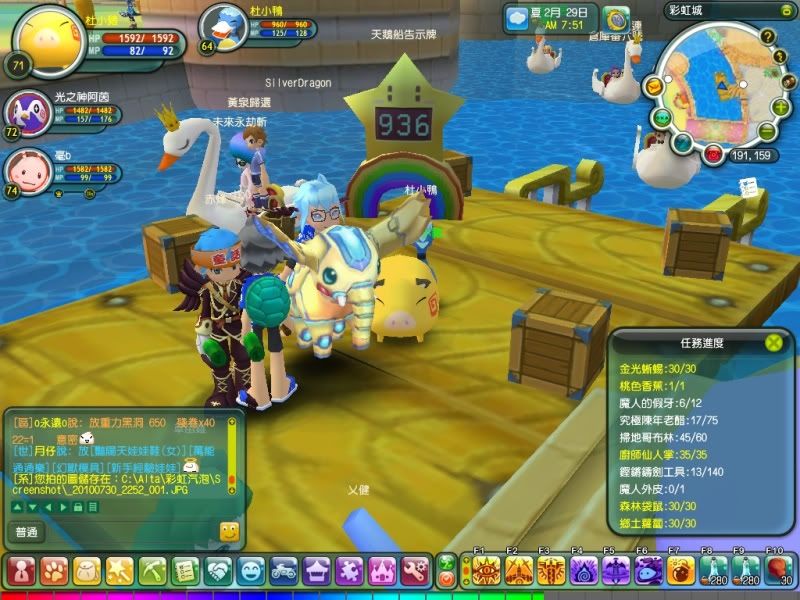Open the mail envelope on the minimap

coord(654,87)
